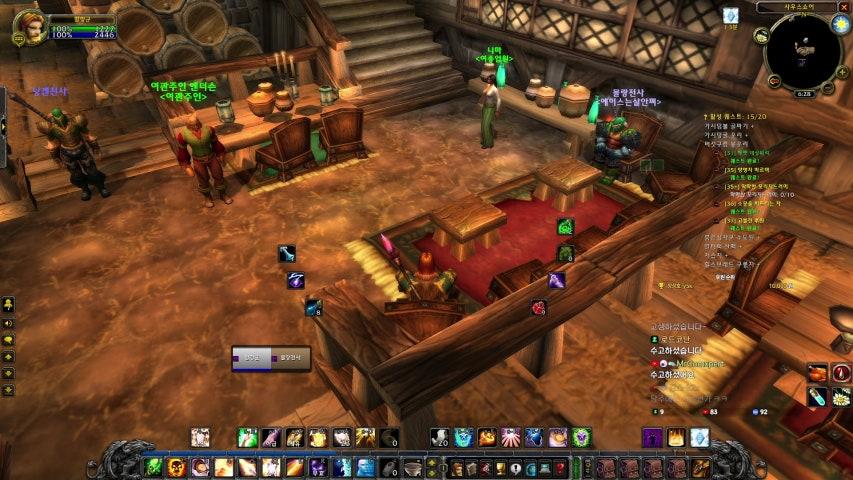Open the leftmost backpack bag slot

tap(609, 467)
